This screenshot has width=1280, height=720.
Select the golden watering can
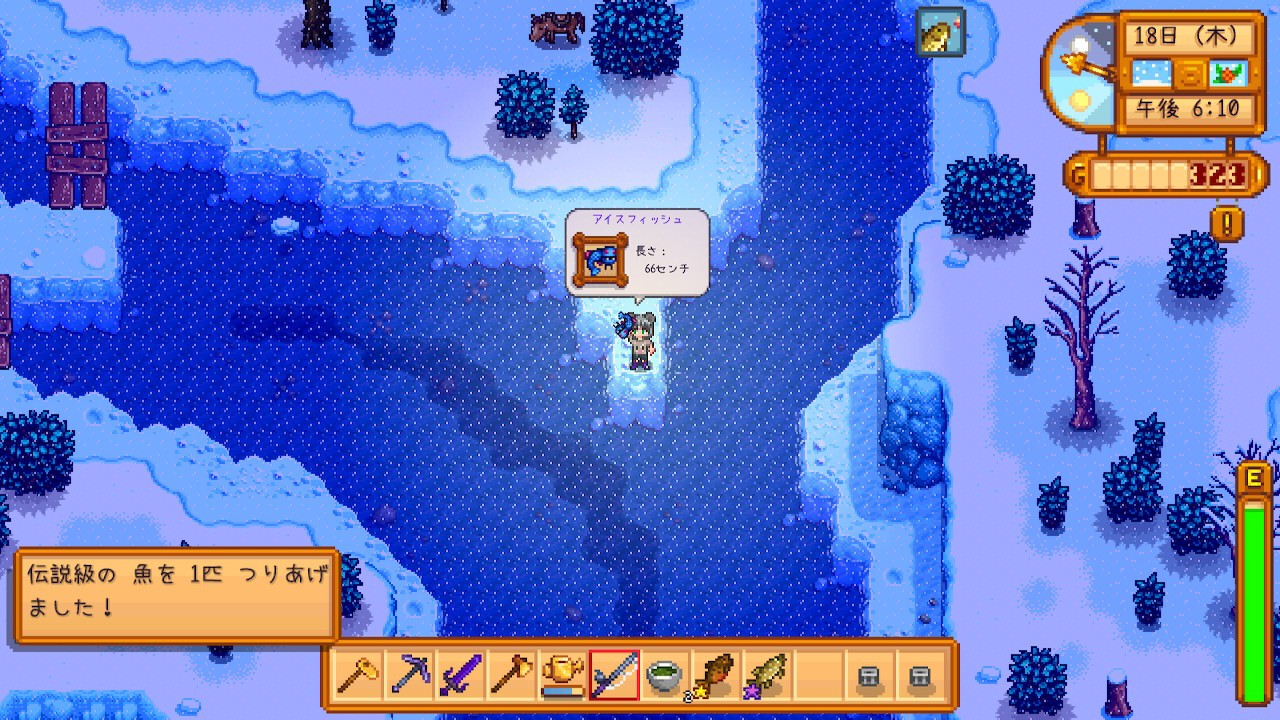[562, 676]
